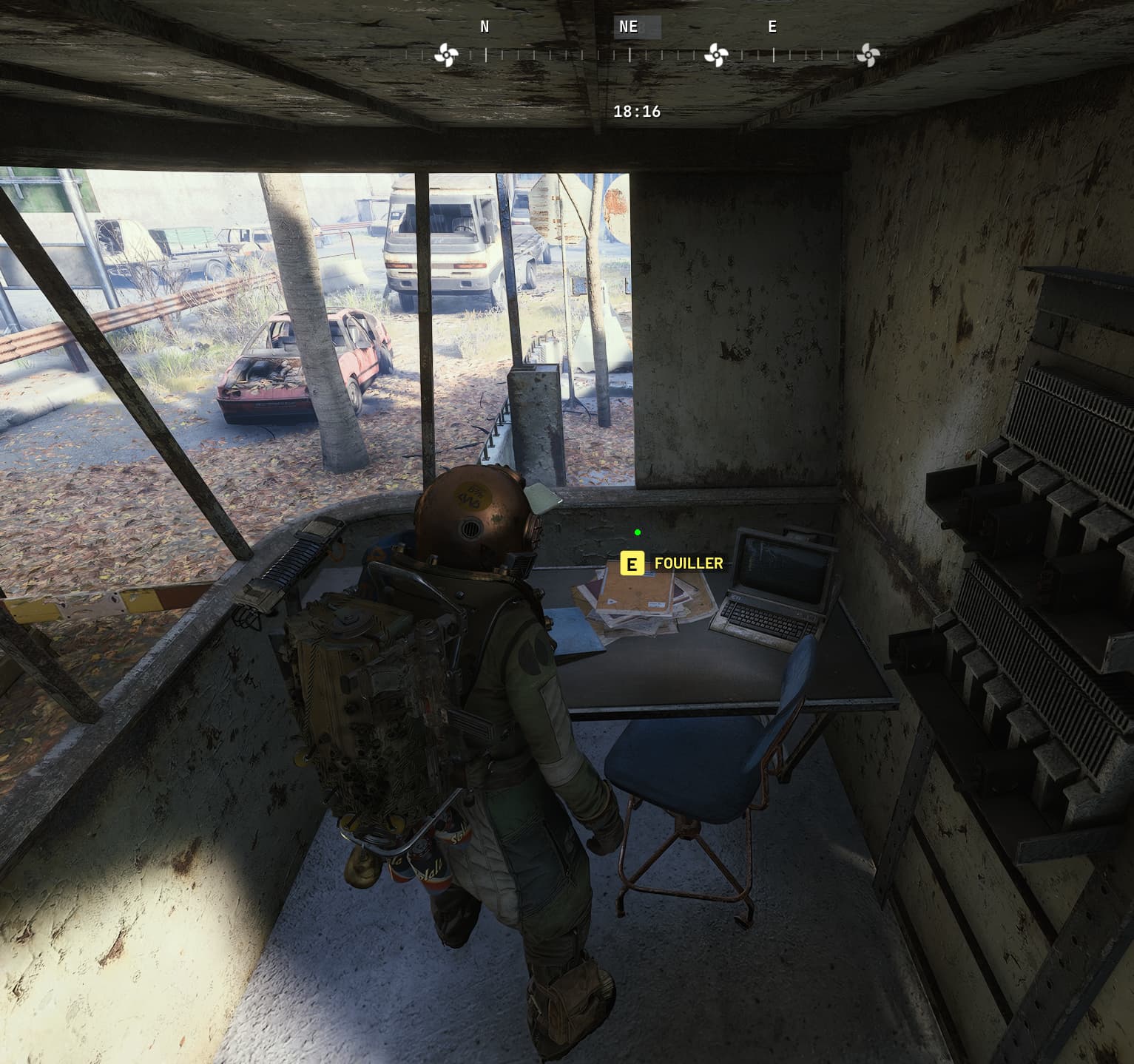1134x1064 pixels.
Task: Click the fan marker past the E heading
Action: [868, 55]
